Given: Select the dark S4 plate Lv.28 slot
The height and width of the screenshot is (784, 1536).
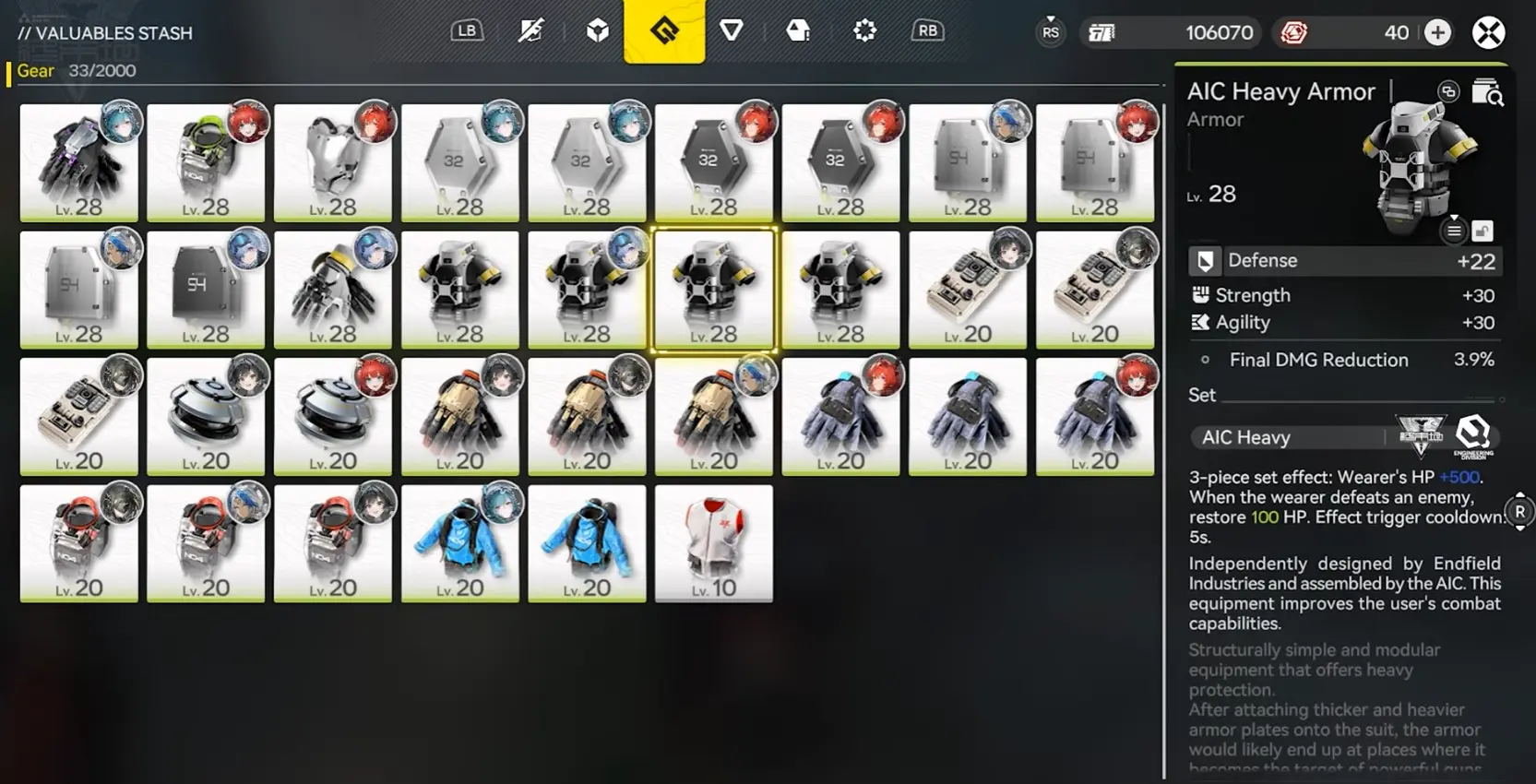Looking at the screenshot, I should pos(206,290).
